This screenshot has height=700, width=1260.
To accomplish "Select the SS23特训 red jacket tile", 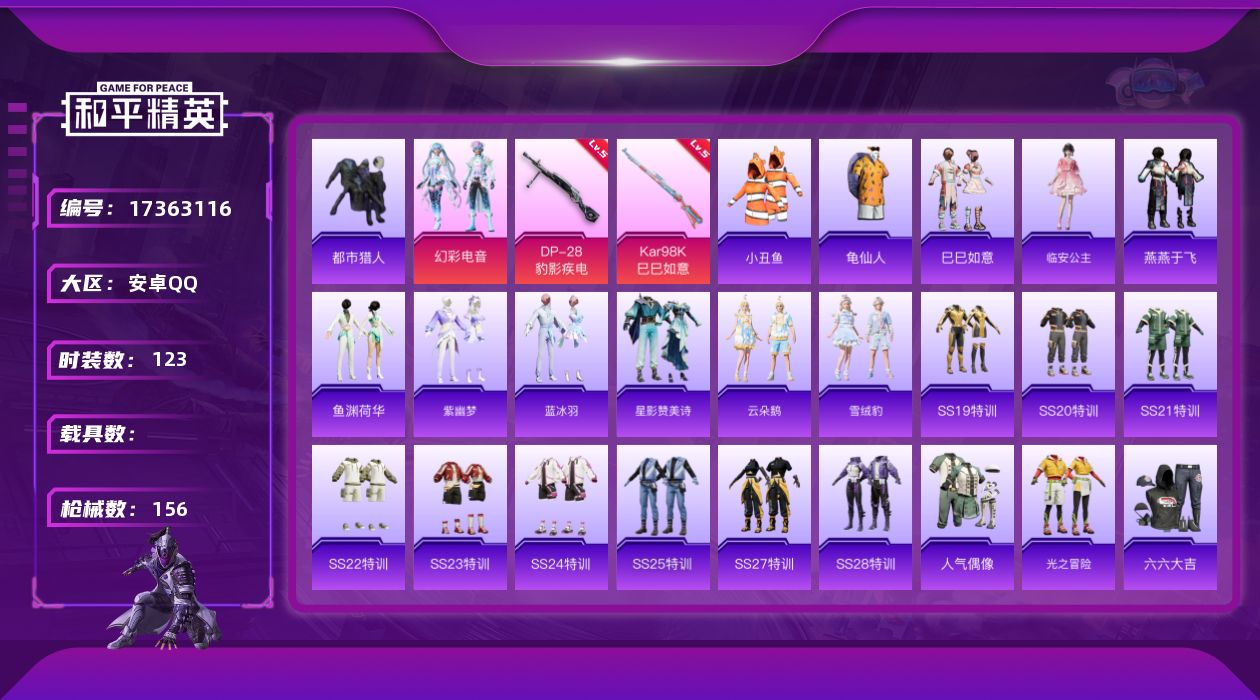I will coord(460,516).
